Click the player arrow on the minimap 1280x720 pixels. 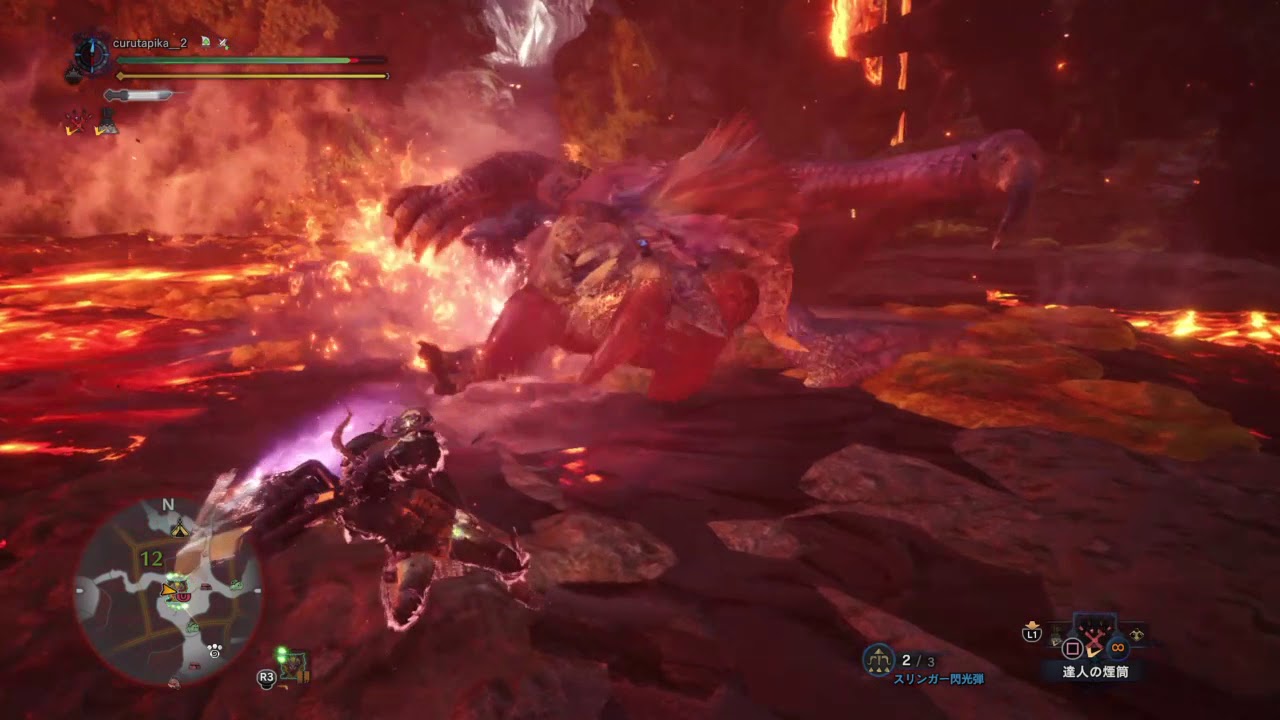[168, 590]
